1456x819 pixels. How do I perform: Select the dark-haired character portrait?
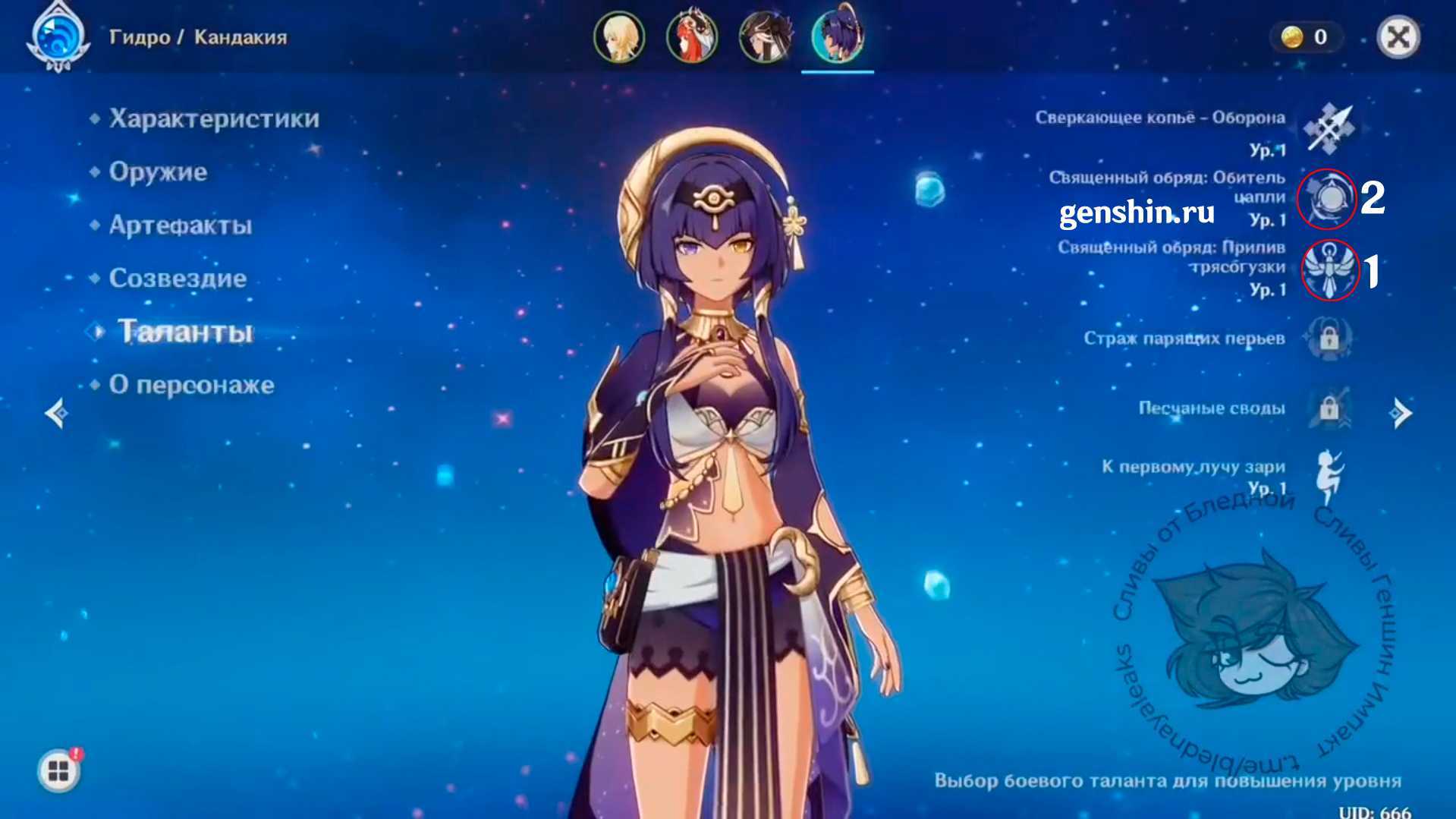coord(764,37)
